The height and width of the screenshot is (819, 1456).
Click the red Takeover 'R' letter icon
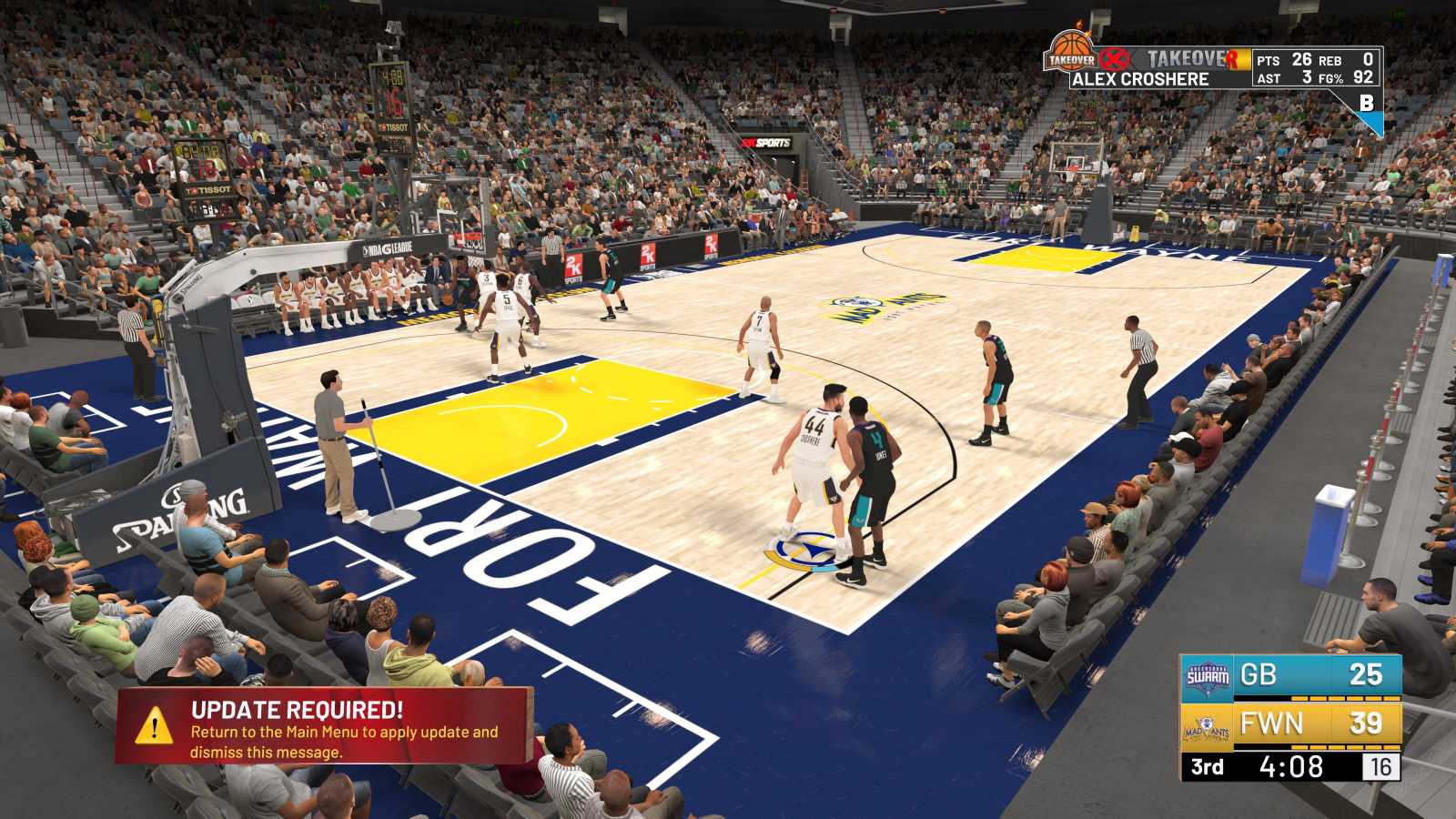pos(1231,60)
